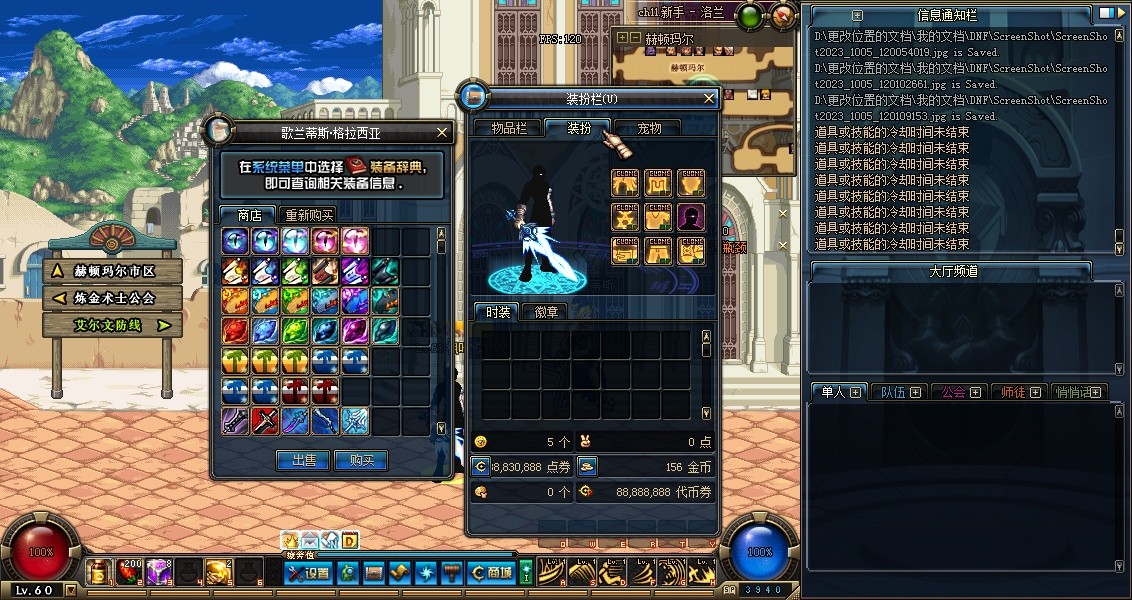Switch to the 重新购买 (Buyback) tab
This screenshot has height=600, width=1132.
coord(309,215)
